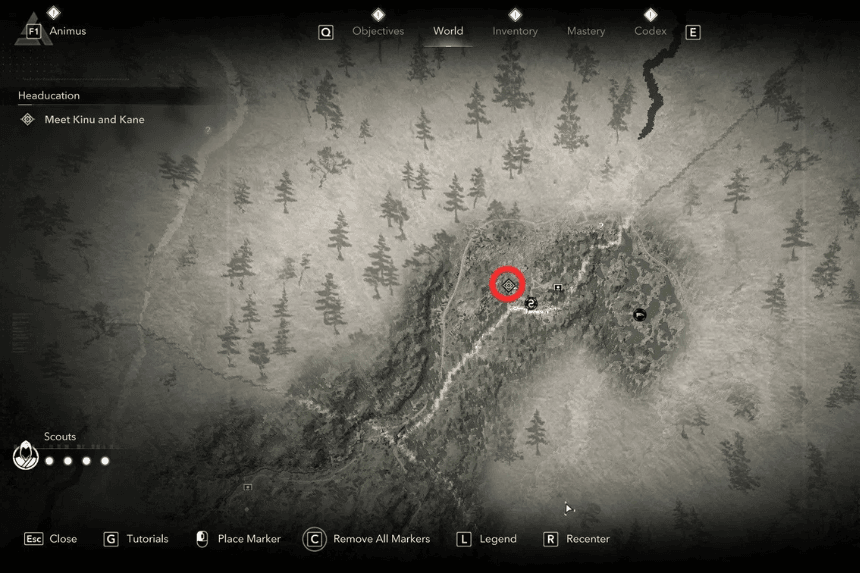This screenshot has width=860, height=573.
Task: Click the quest diamond marker on the map
Action: coord(509,285)
